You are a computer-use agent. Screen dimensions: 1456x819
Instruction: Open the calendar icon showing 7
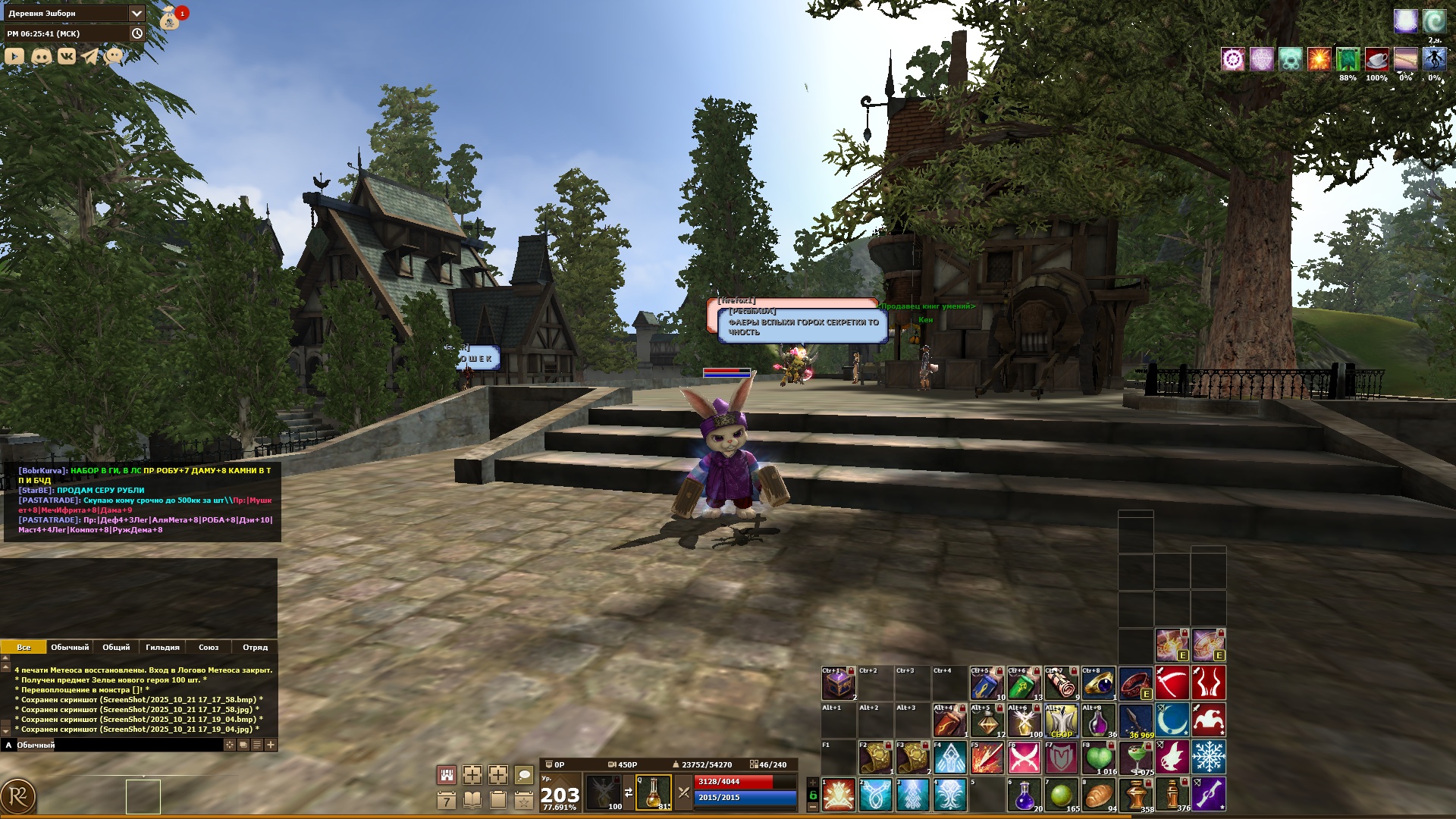(447, 800)
